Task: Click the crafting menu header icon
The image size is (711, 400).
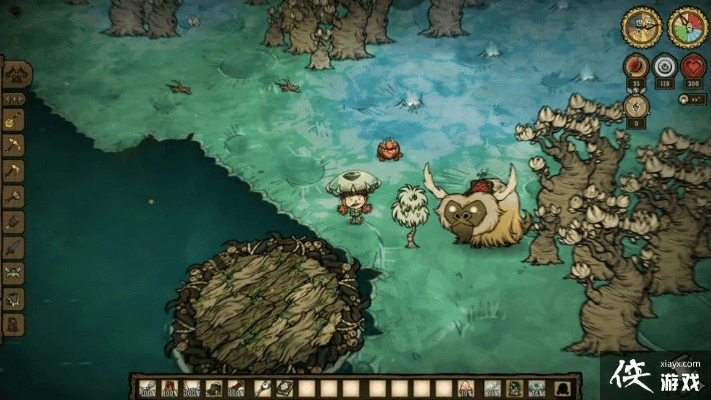Action: (16, 74)
